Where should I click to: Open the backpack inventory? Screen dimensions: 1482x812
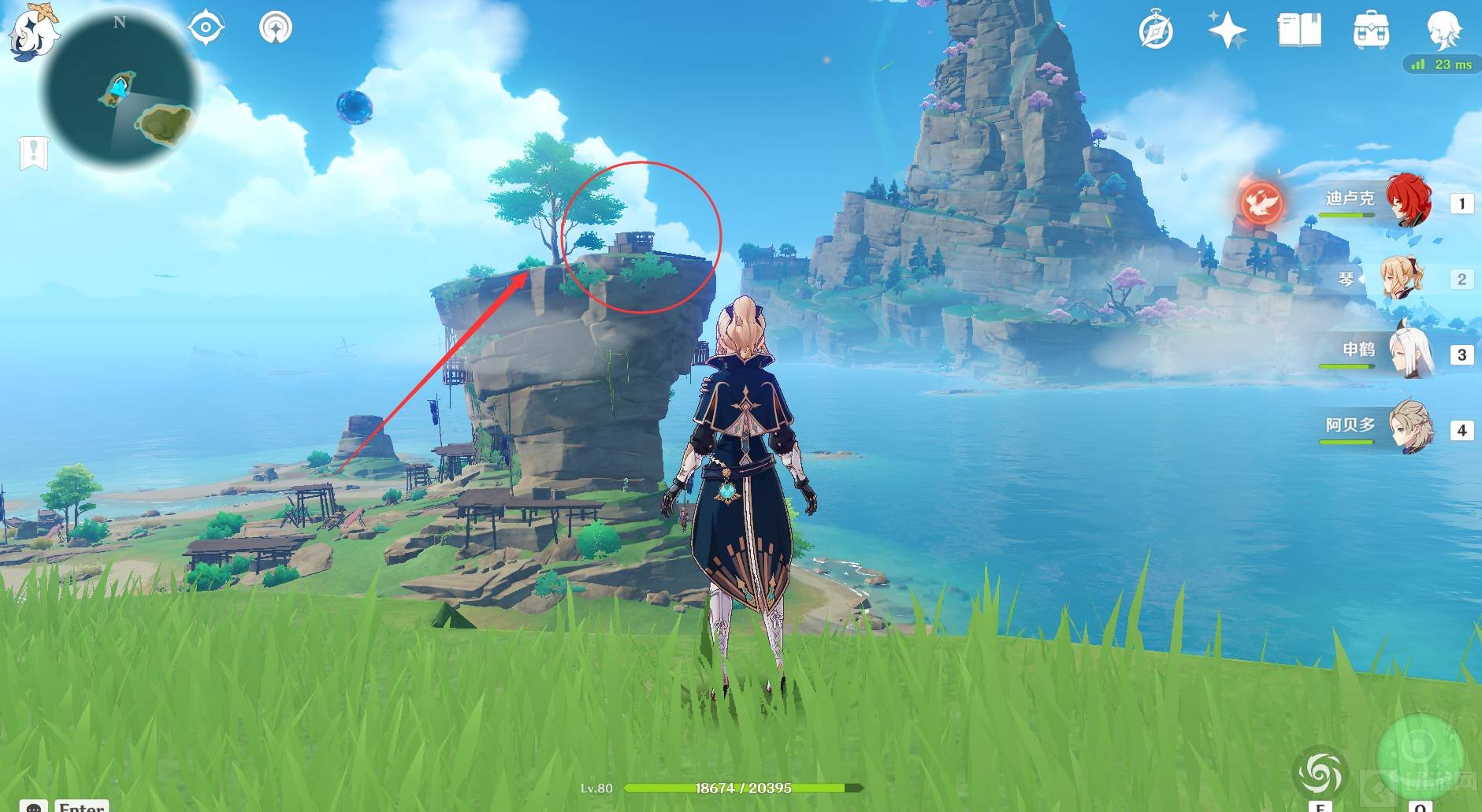pos(1371,32)
